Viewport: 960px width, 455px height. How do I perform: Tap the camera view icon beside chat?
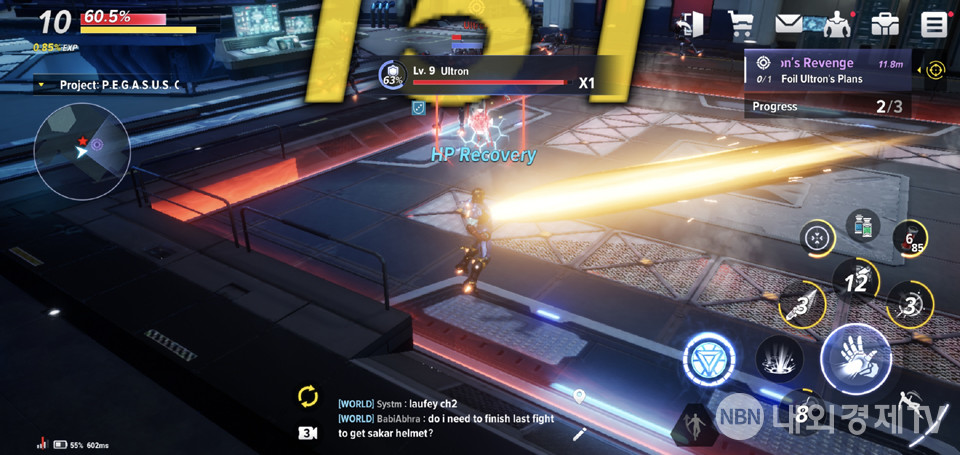pos(308,433)
